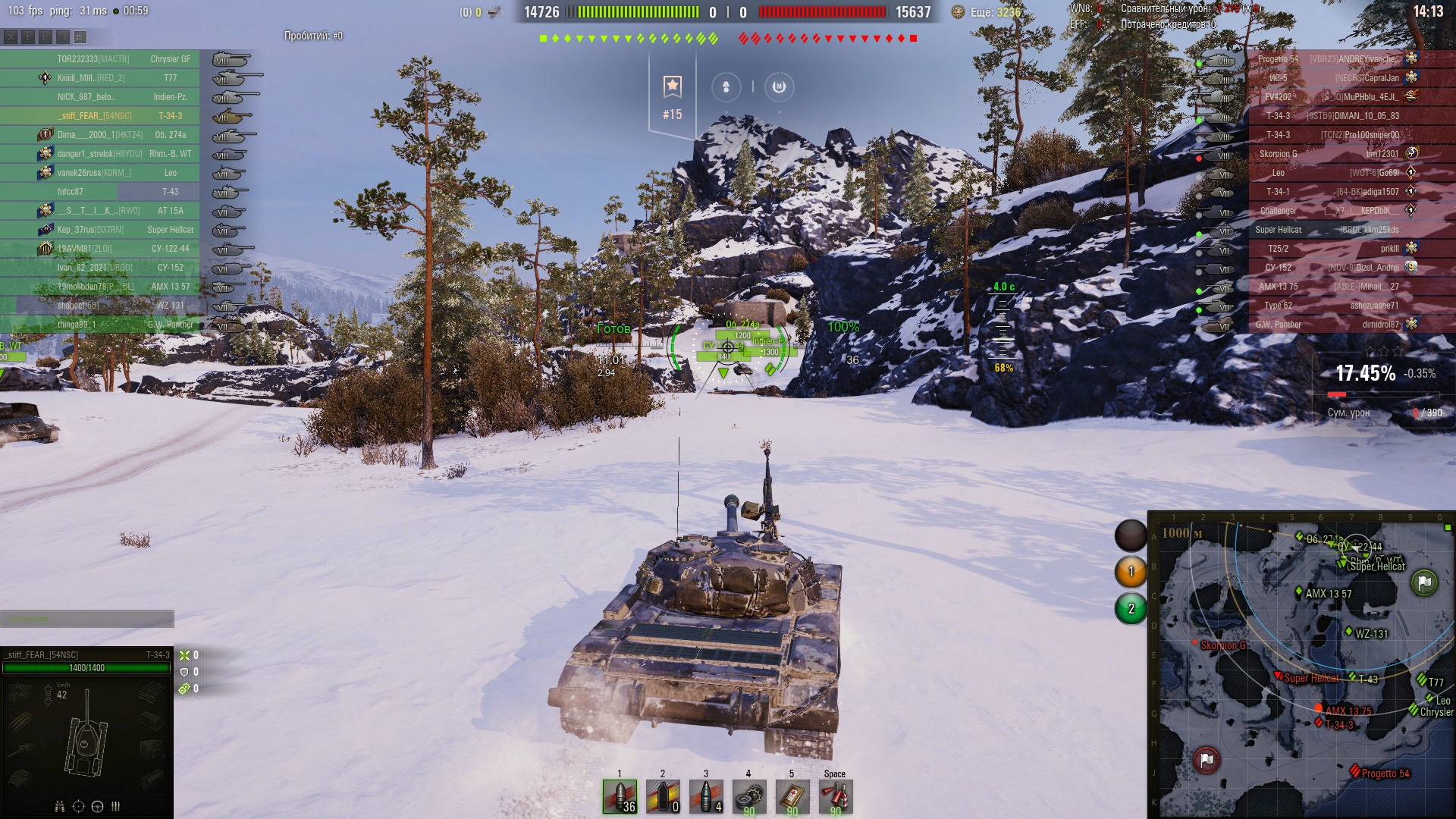Select the empty premium shell slot
Screen dimensions: 1456x819
tap(663, 797)
